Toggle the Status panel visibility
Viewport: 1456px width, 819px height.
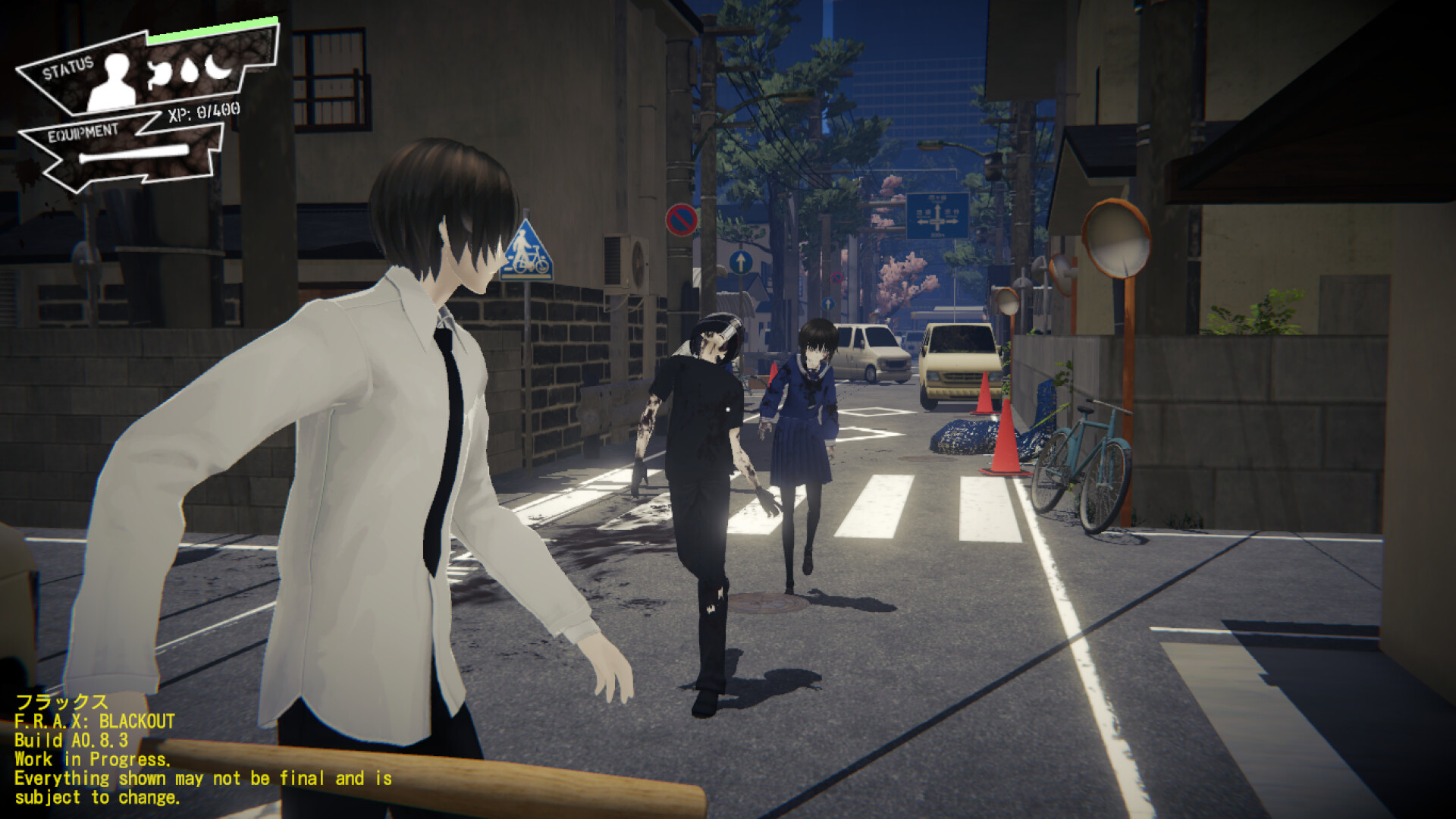[67, 68]
